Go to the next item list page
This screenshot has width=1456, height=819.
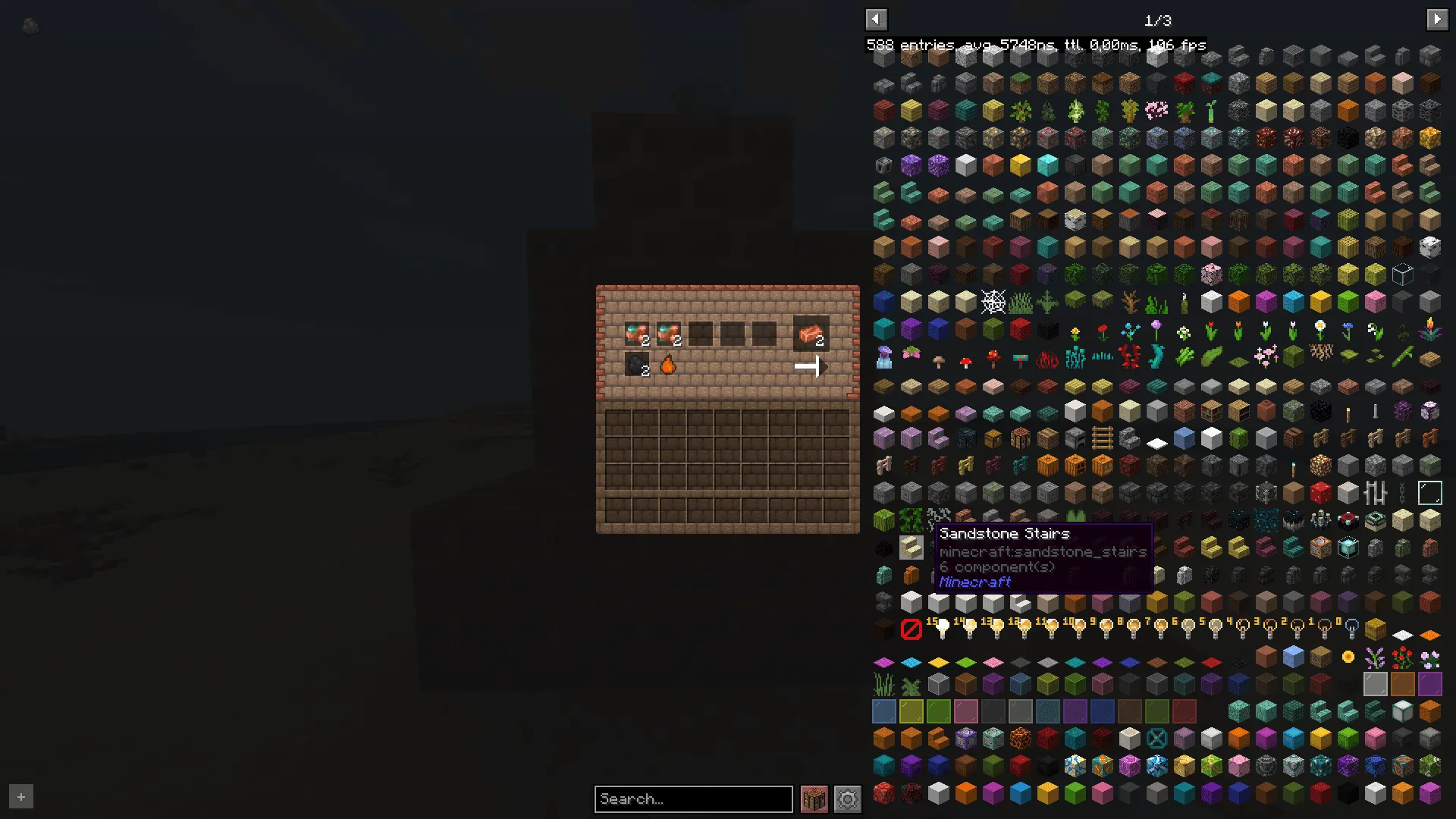point(1437,19)
